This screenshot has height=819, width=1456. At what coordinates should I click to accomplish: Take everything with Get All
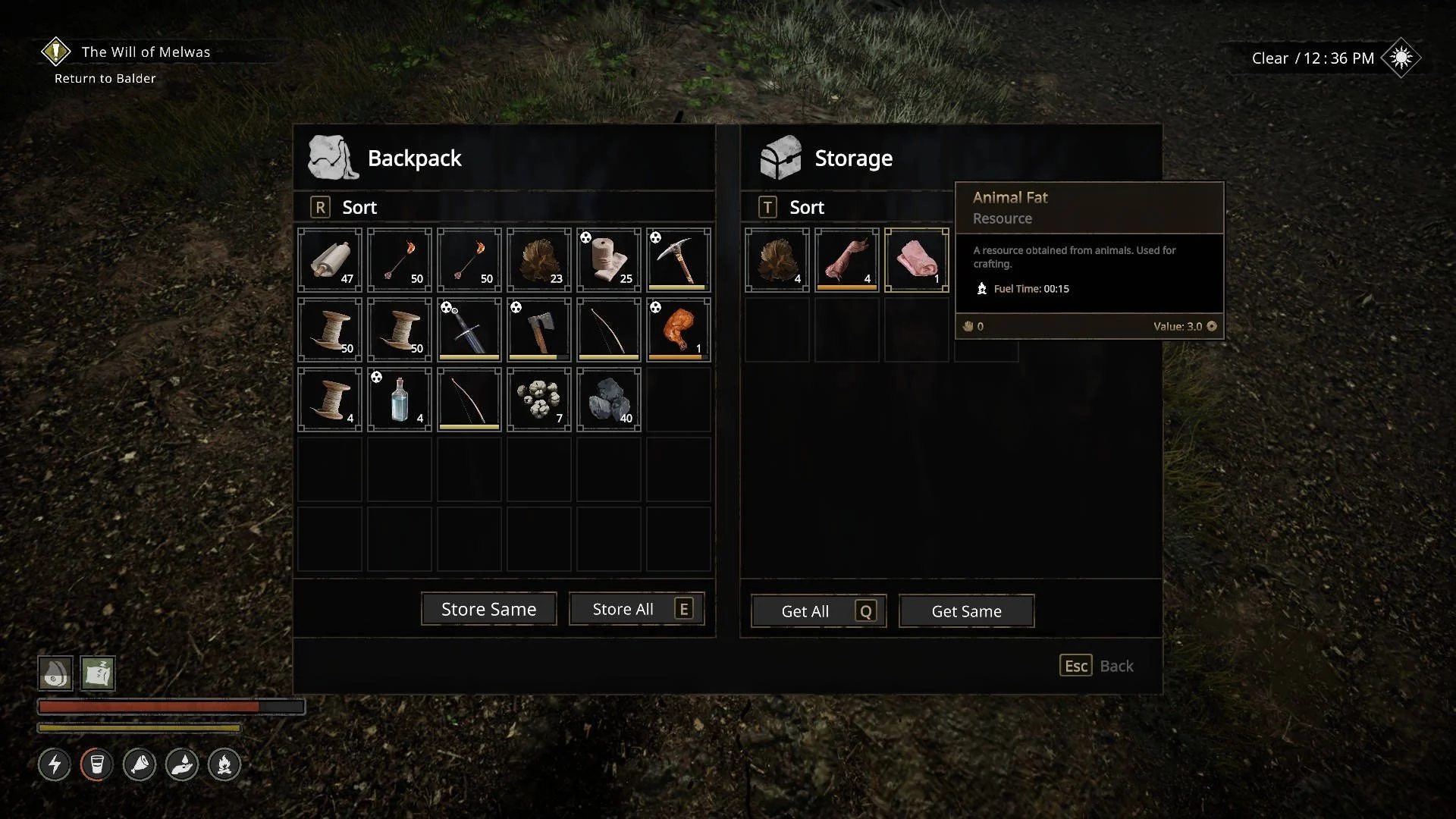[818, 611]
